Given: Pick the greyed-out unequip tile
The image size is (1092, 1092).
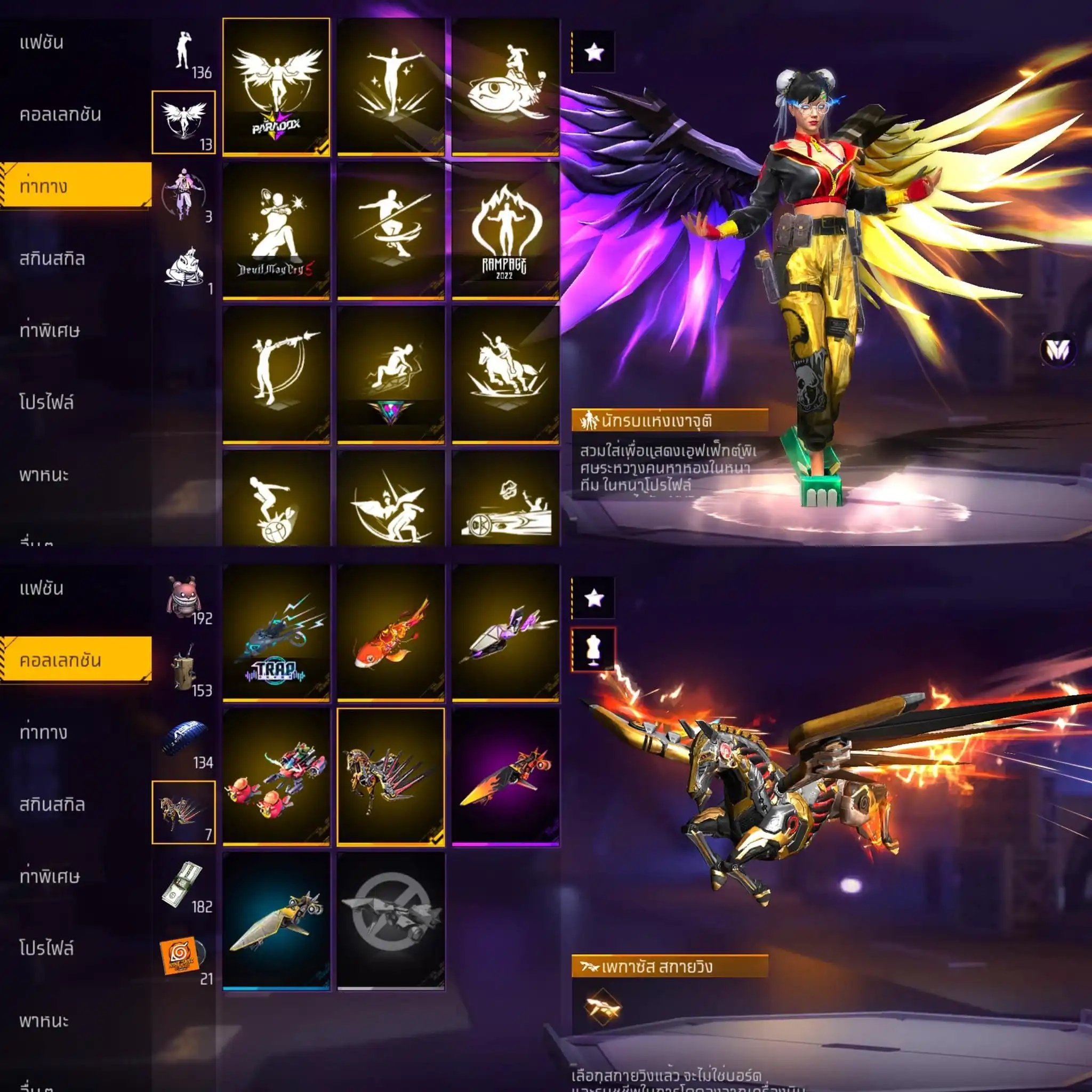Looking at the screenshot, I should (390, 921).
